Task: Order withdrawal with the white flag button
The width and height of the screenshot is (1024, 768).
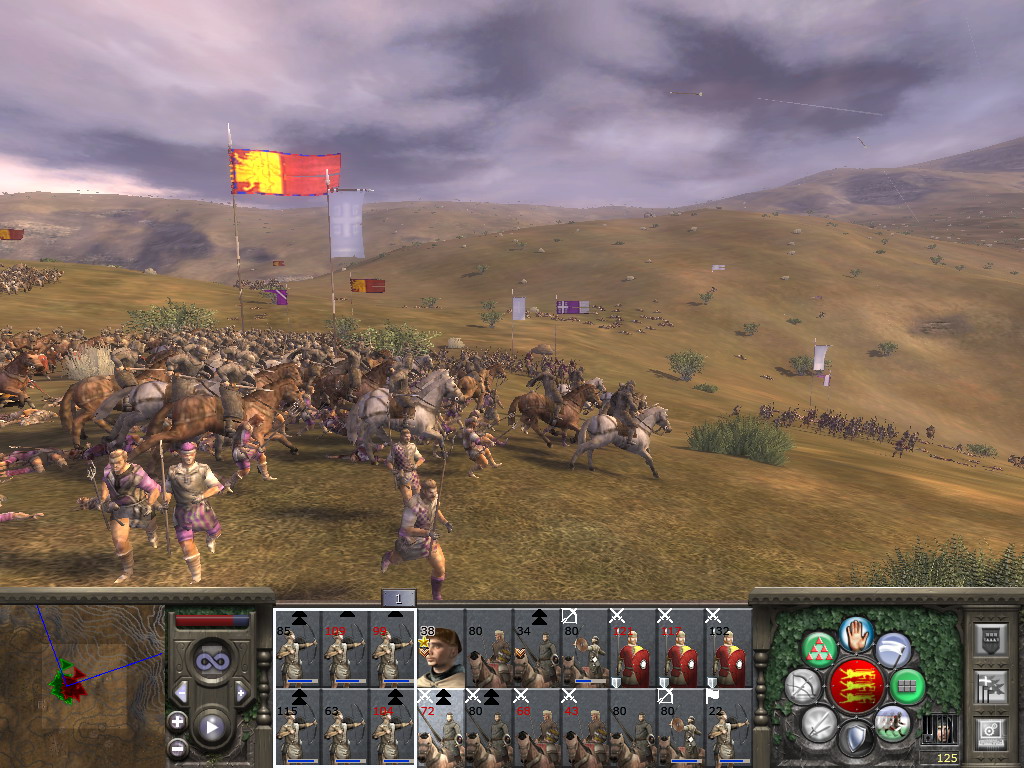Action: tap(893, 650)
